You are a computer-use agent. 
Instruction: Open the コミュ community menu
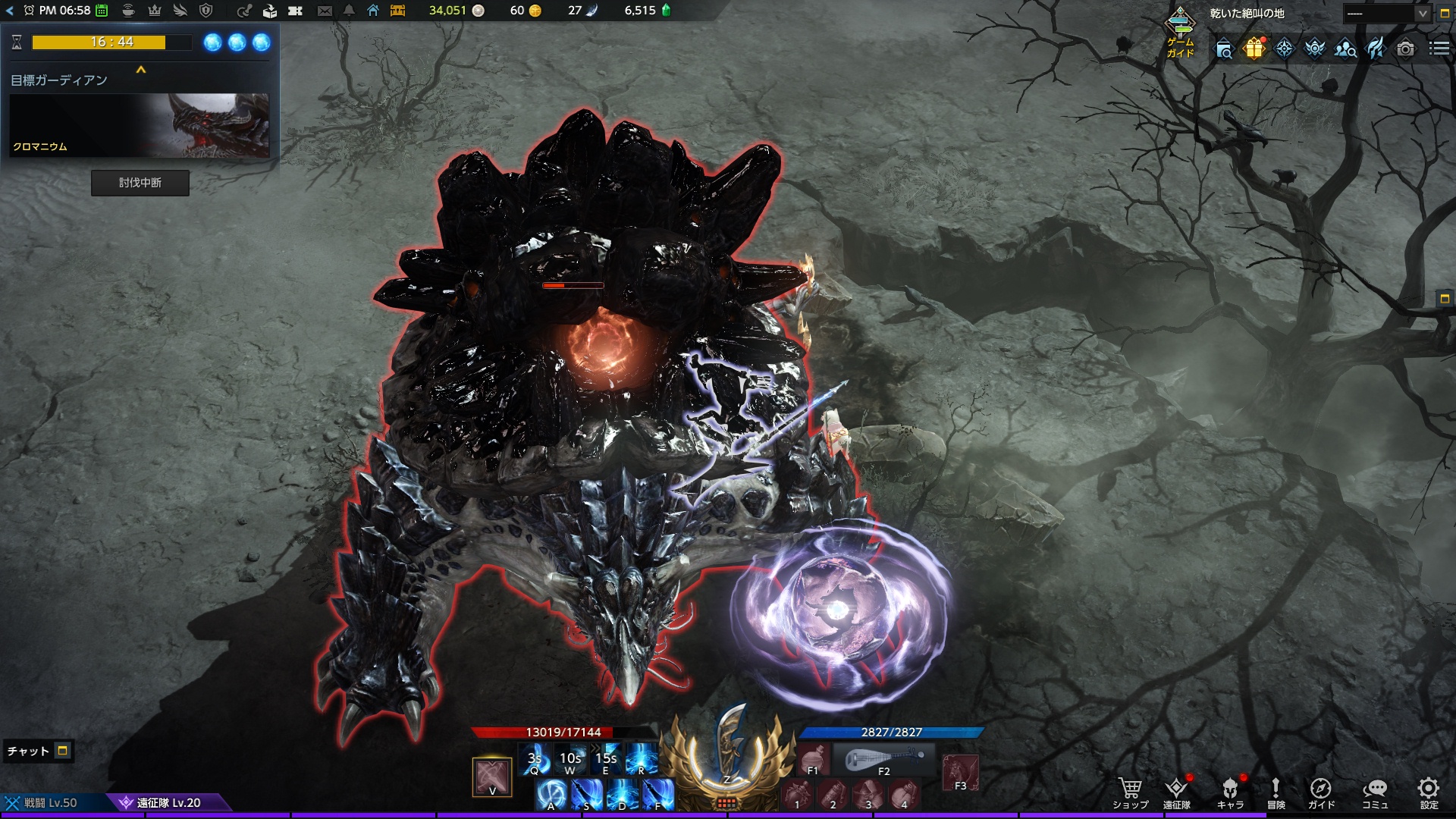[1375, 793]
